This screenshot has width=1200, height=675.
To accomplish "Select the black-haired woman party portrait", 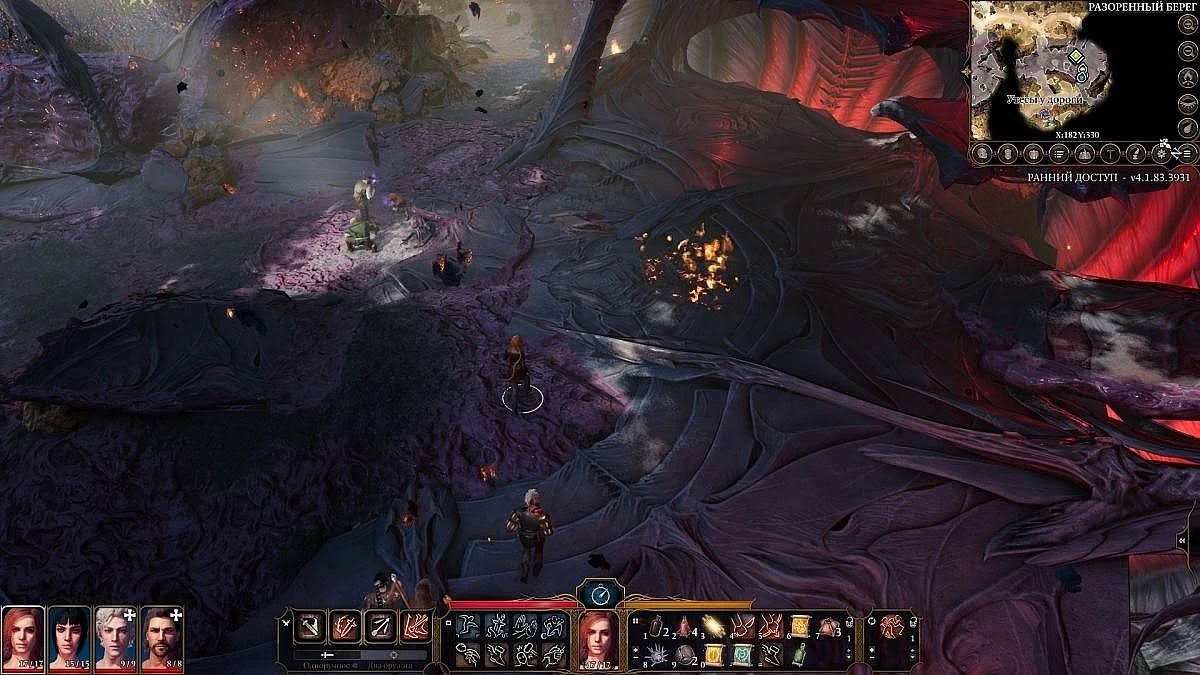I will pos(68,638).
